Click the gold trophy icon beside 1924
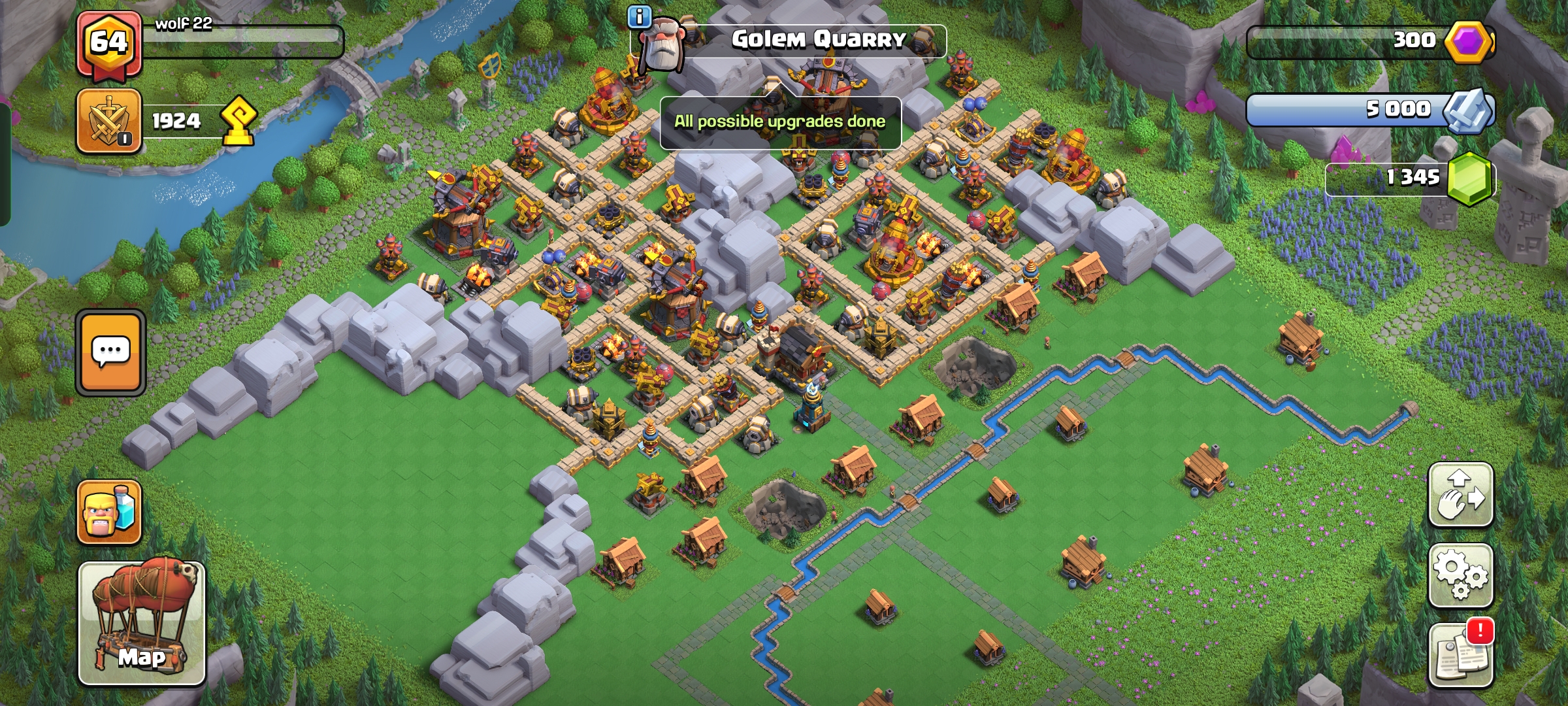The image size is (1568, 706). pos(238,121)
